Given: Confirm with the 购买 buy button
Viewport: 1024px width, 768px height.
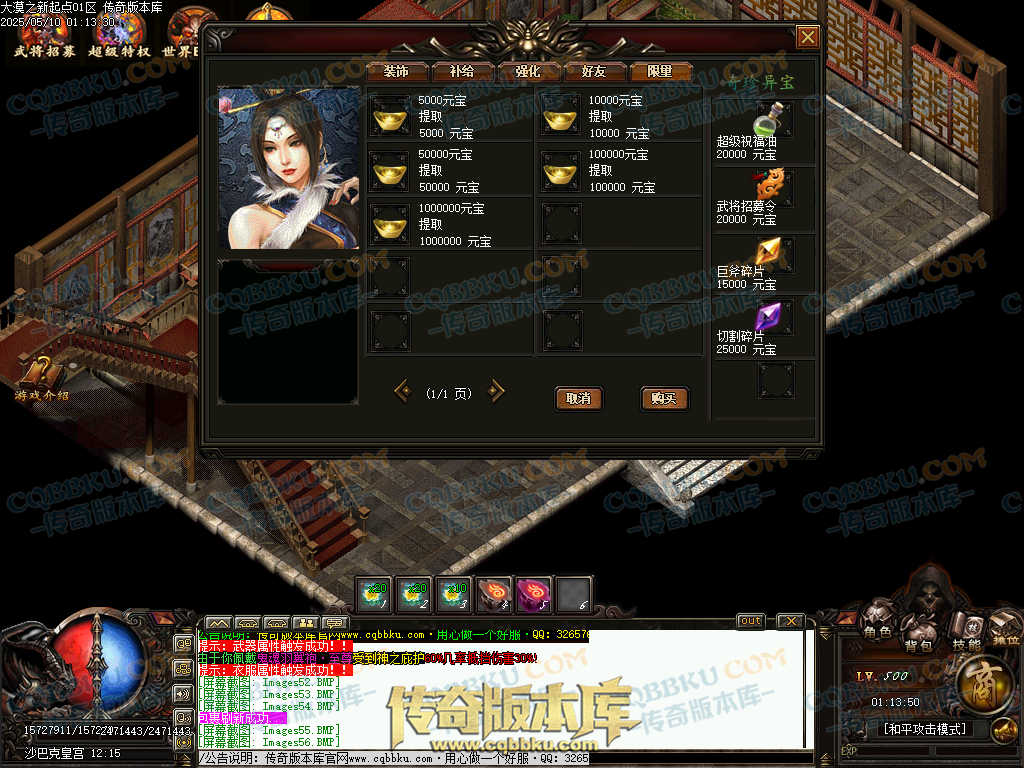Looking at the screenshot, I should [x=664, y=398].
